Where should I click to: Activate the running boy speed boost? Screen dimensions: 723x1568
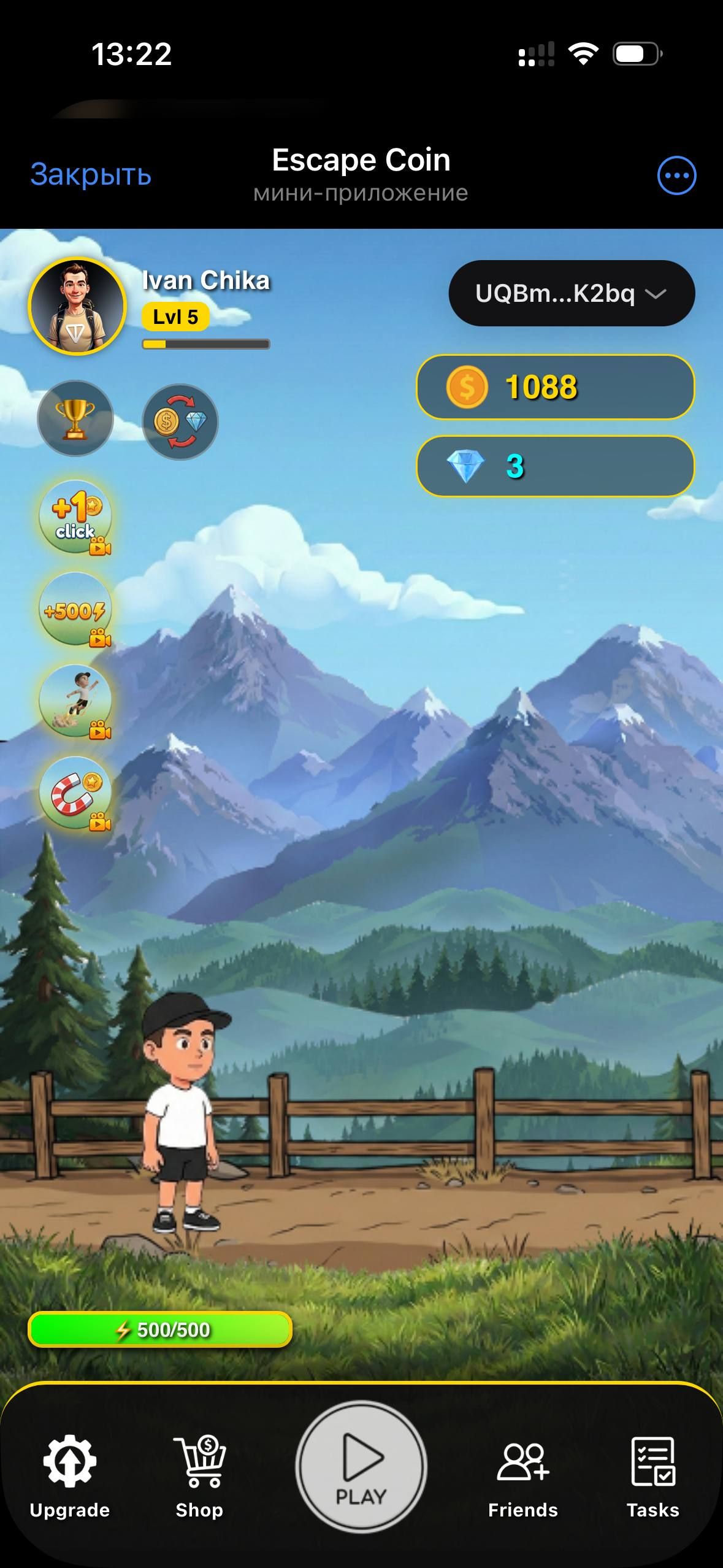point(75,701)
